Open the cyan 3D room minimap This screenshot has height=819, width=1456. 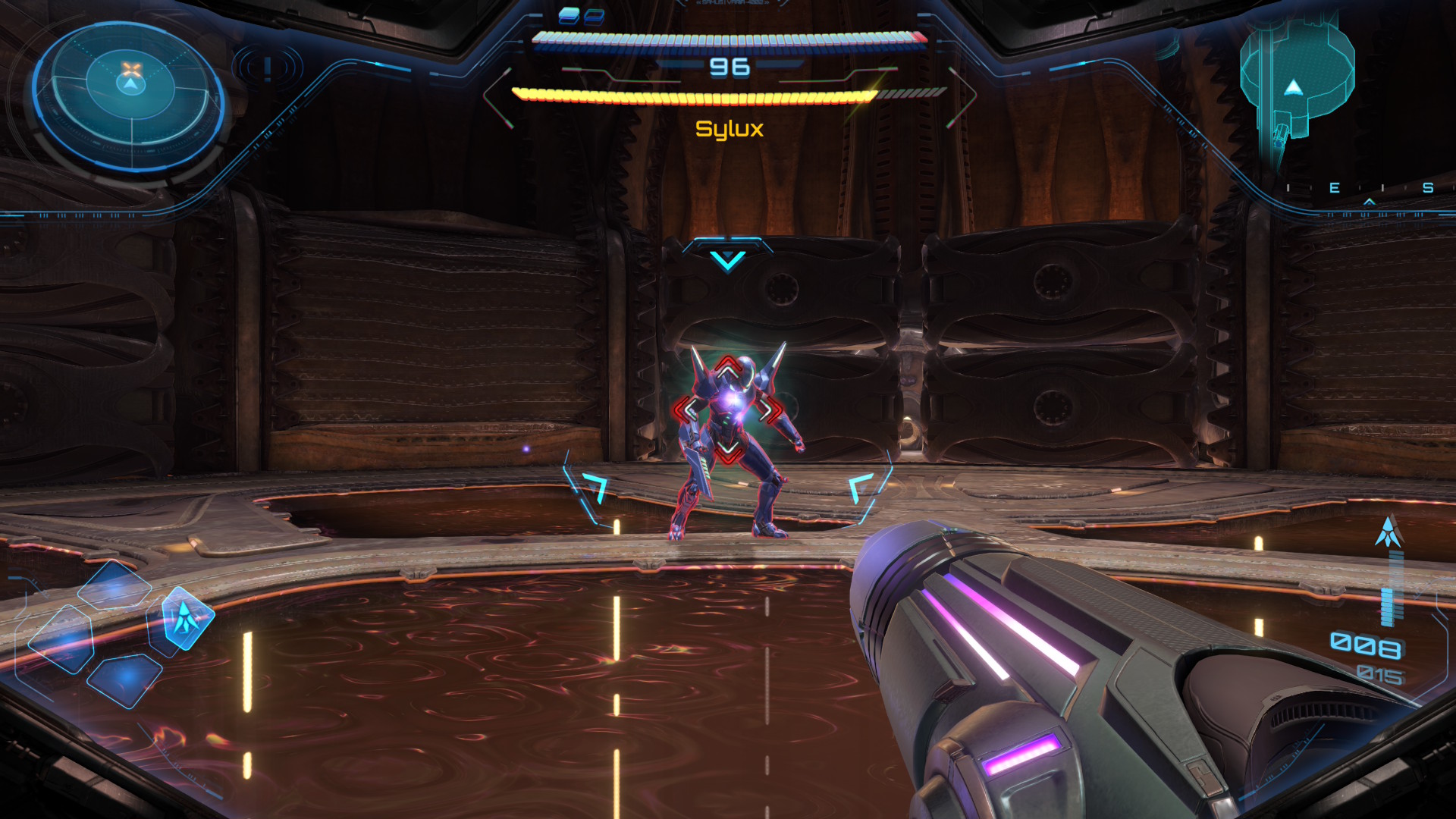tap(1297, 83)
